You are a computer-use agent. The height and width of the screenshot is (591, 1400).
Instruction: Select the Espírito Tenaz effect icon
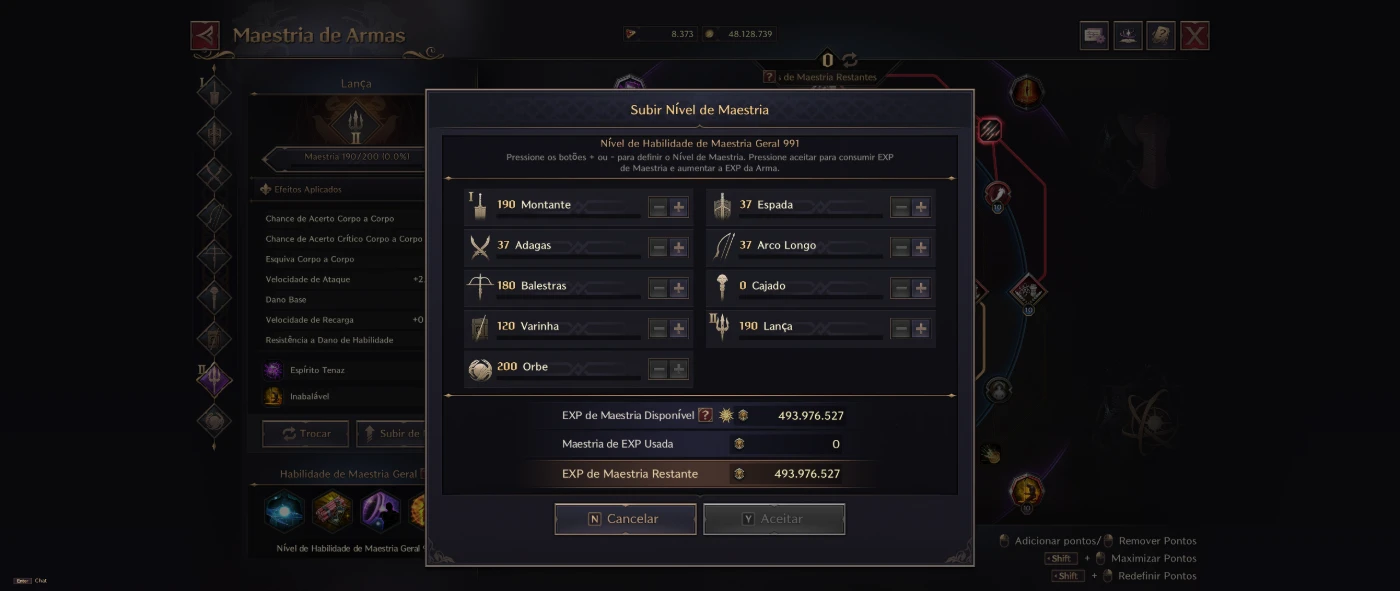[273, 370]
